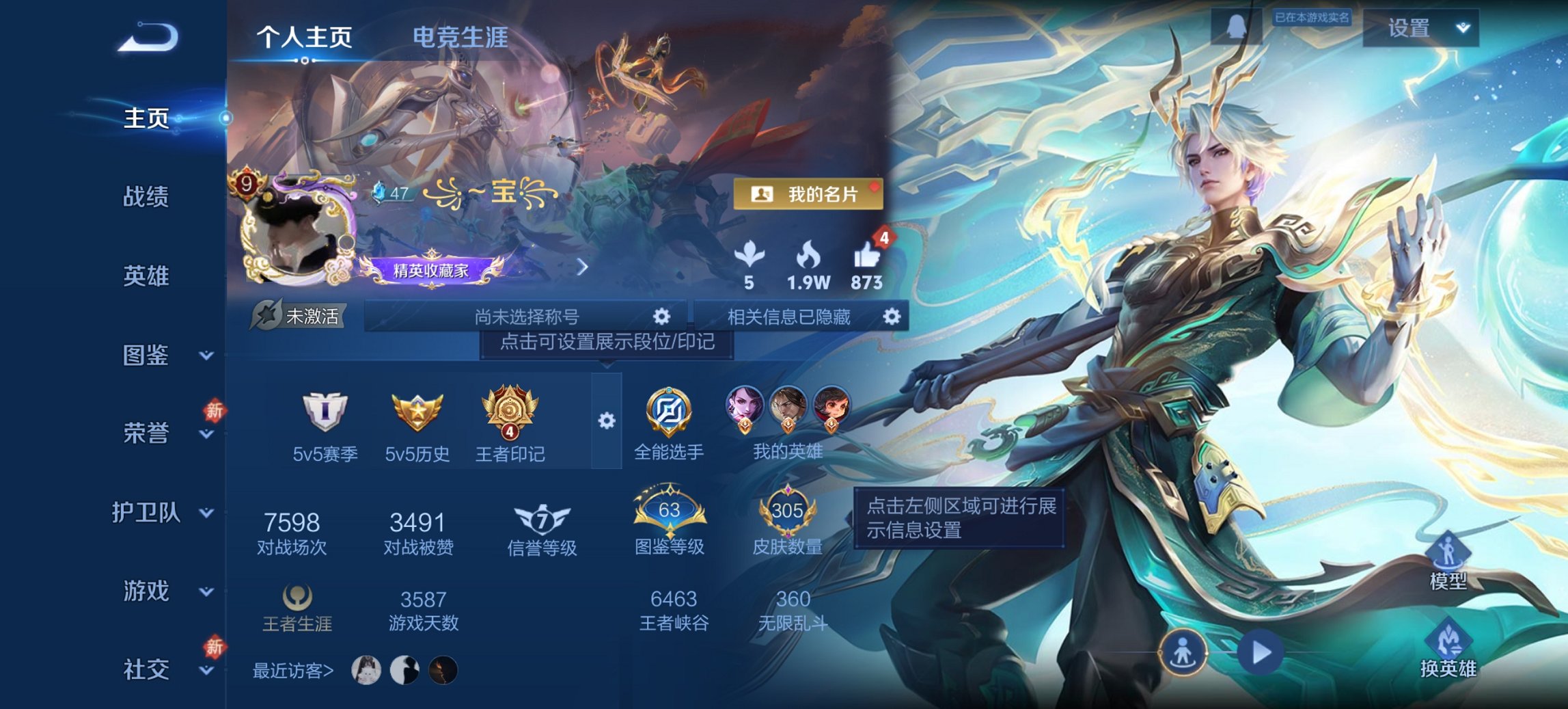Image resolution: width=1568 pixels, height=709 pixels.
Task: Toggle hidden info with the 相关信息已隐藏 gear
Action: [x=891, y=317]
